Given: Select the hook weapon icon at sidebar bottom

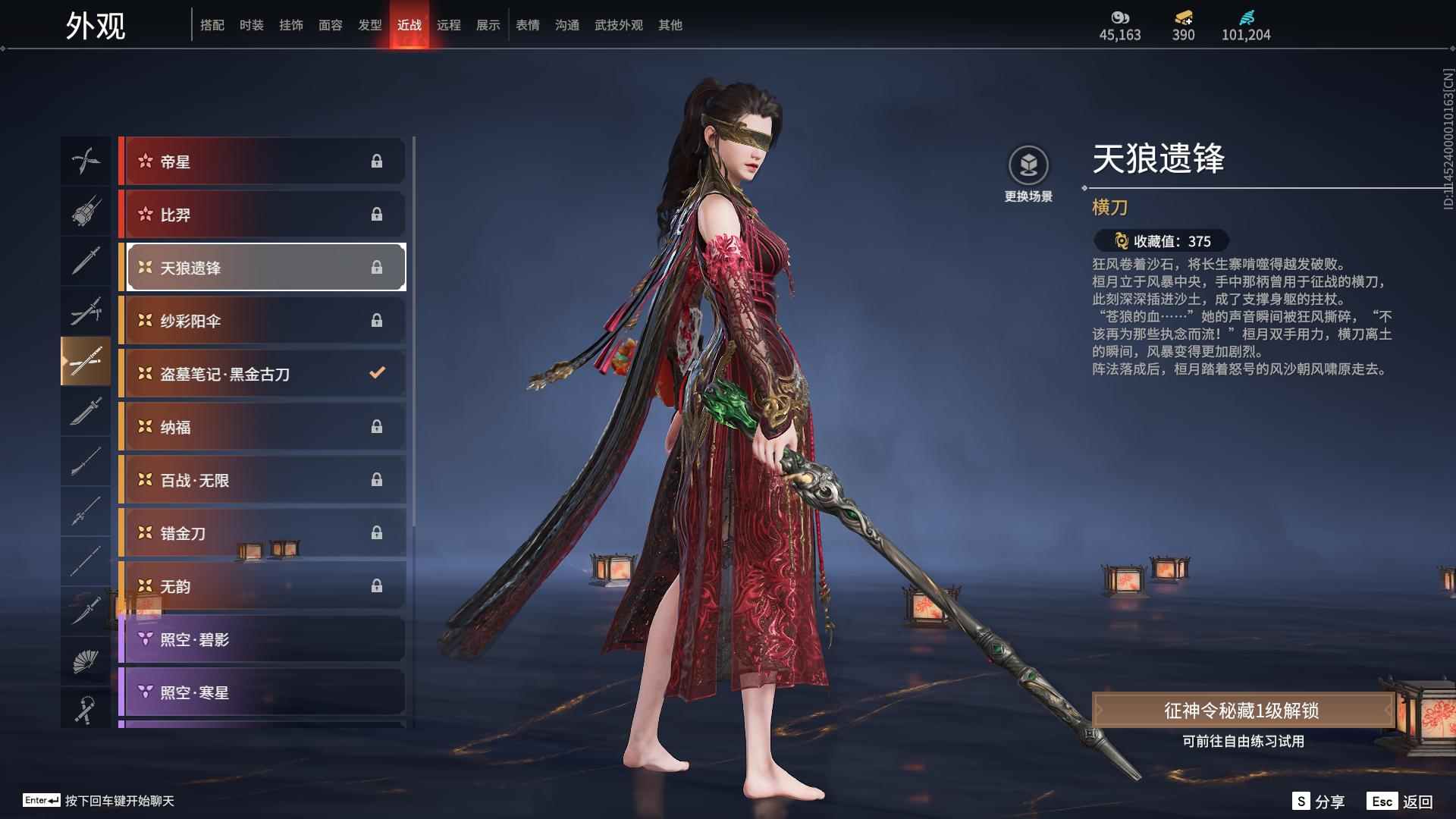Looking at the screenshot, I should 86,709.
